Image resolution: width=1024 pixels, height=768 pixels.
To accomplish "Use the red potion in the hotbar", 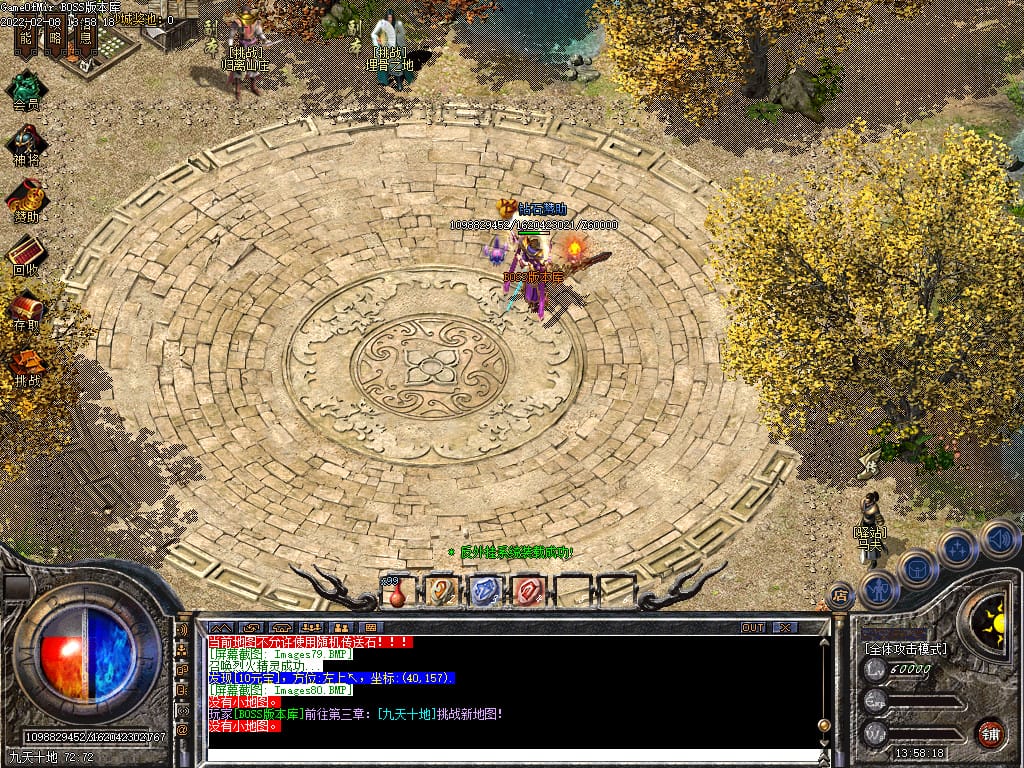I will 397,592.
